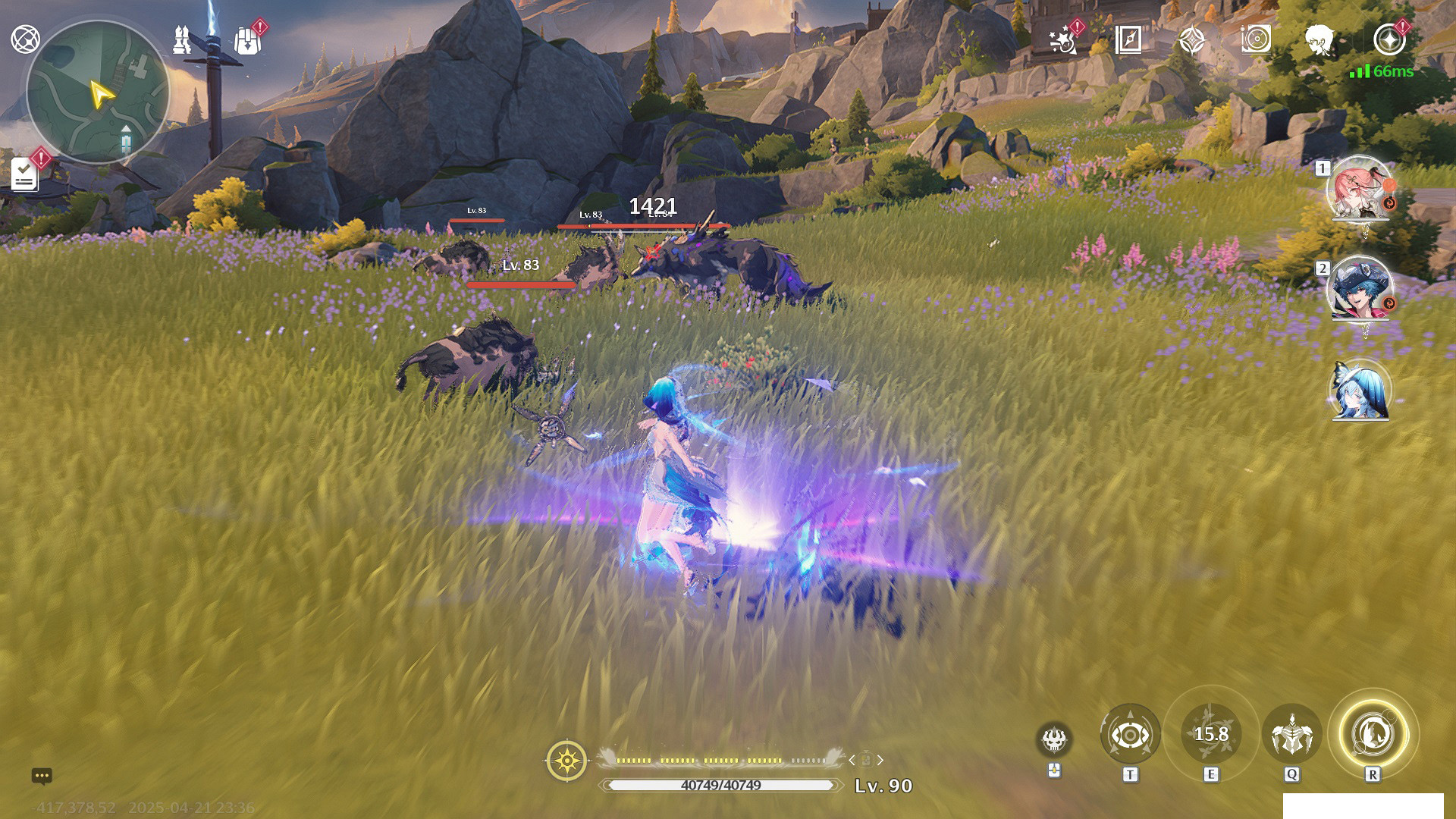Activate the eye utility skill
1456x819 pixels.
[1130, 735]
